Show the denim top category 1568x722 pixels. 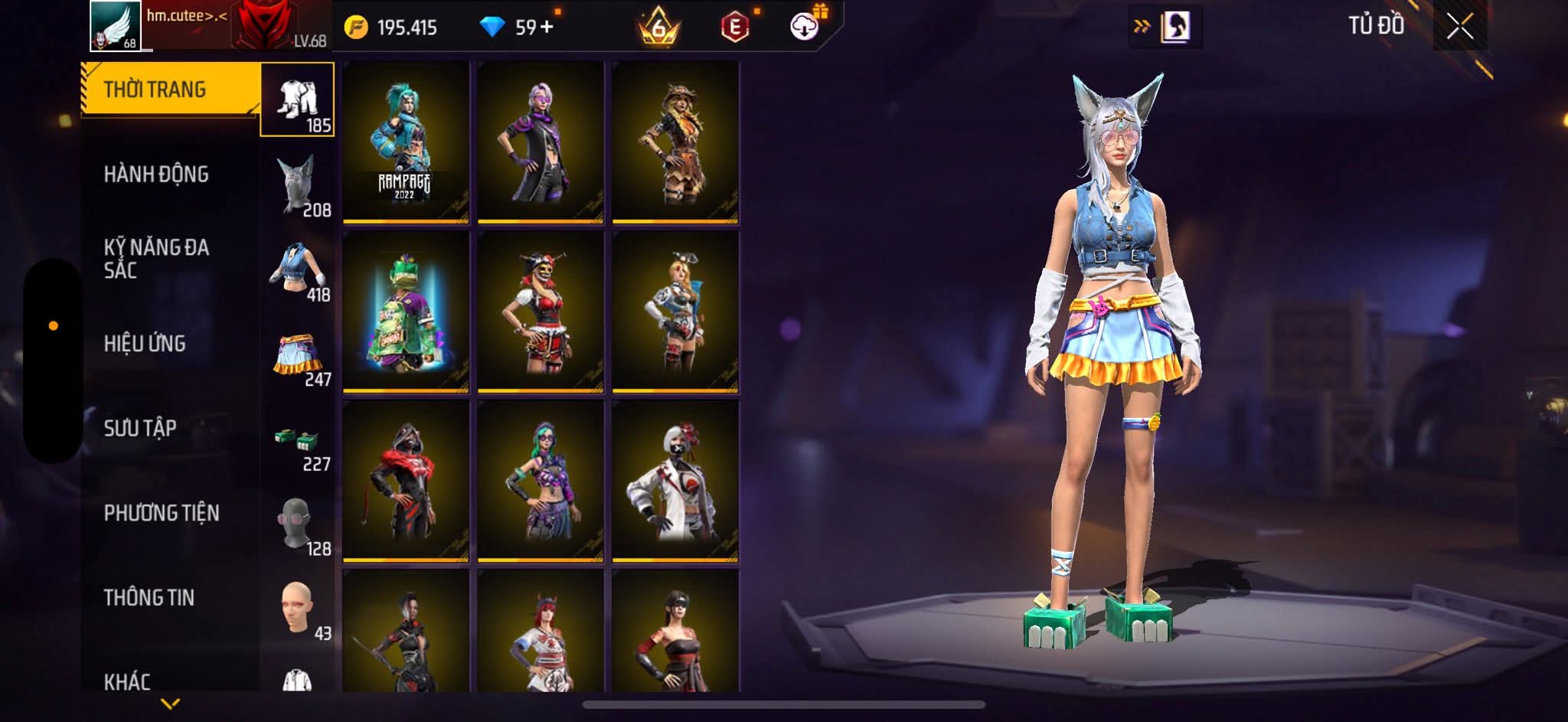[x=297, y=270]
